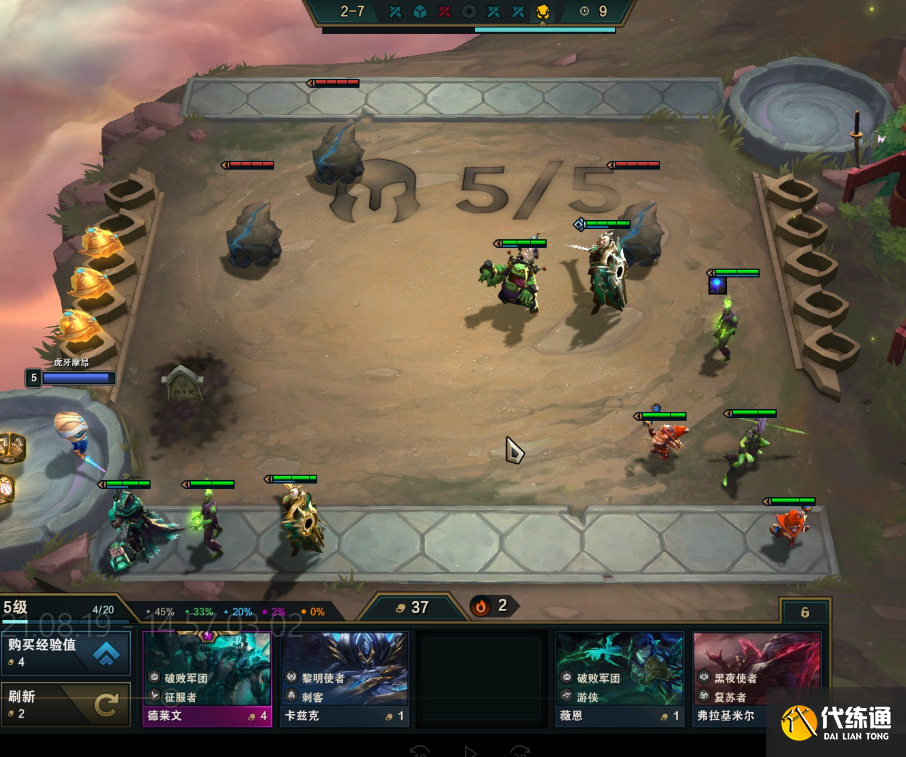Buy the 德莱文 champion card
Screen dimensions: 906x757
(x=207, y=678)
